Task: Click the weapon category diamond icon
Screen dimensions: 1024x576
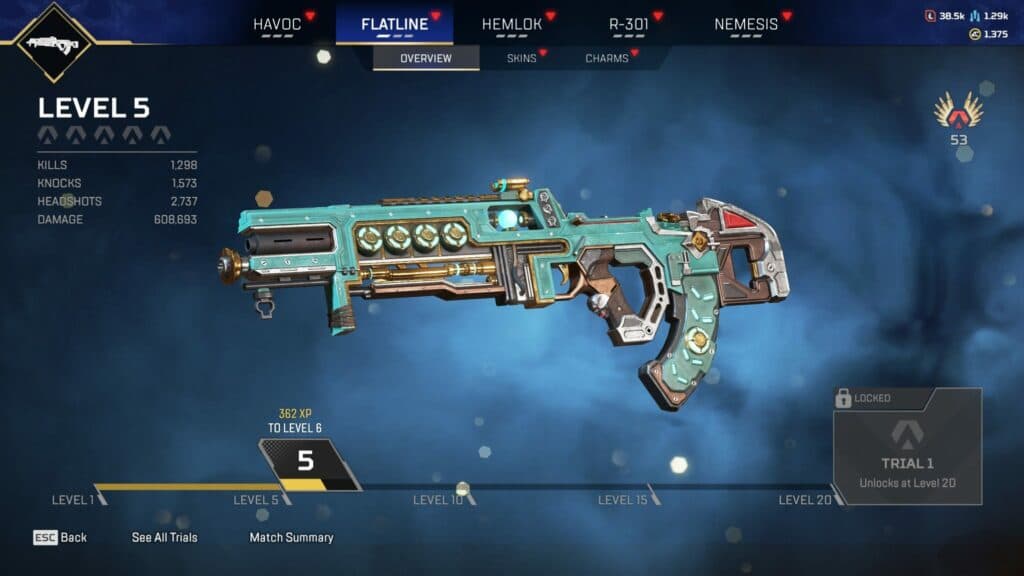Action: point(55,43)
